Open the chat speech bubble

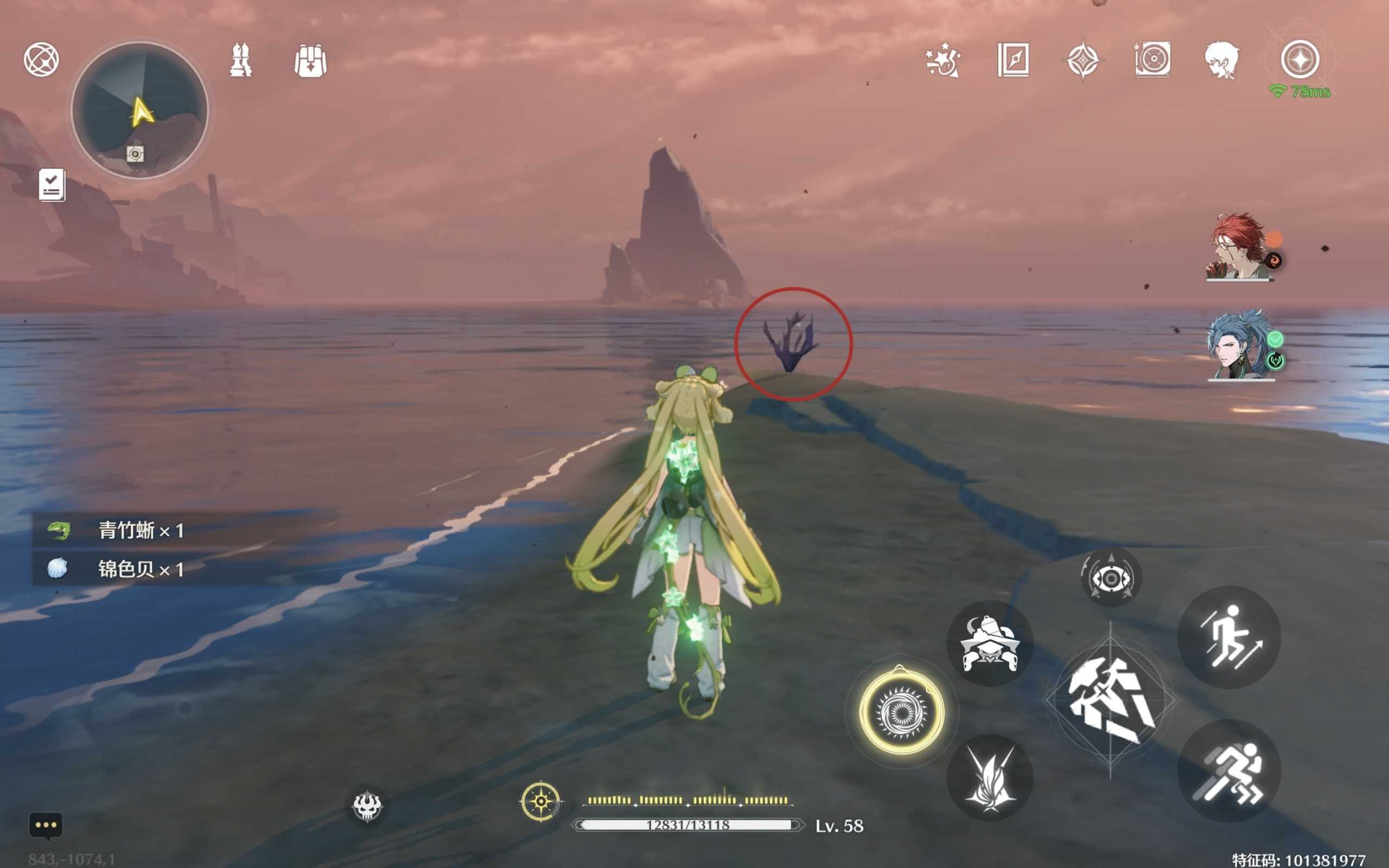point(46,826)
